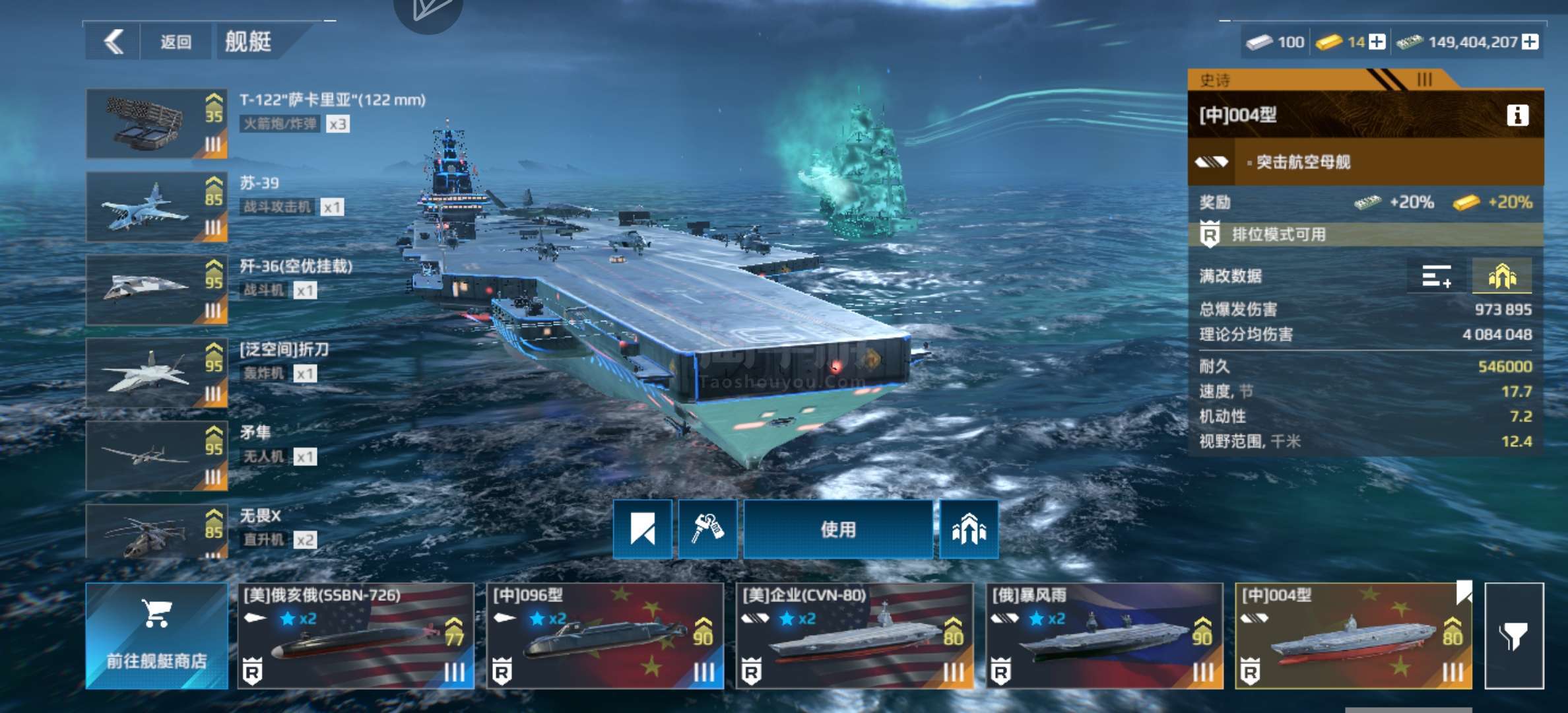
Task: Choose the 无畏X helicopter slot
Action: (157, 532)
